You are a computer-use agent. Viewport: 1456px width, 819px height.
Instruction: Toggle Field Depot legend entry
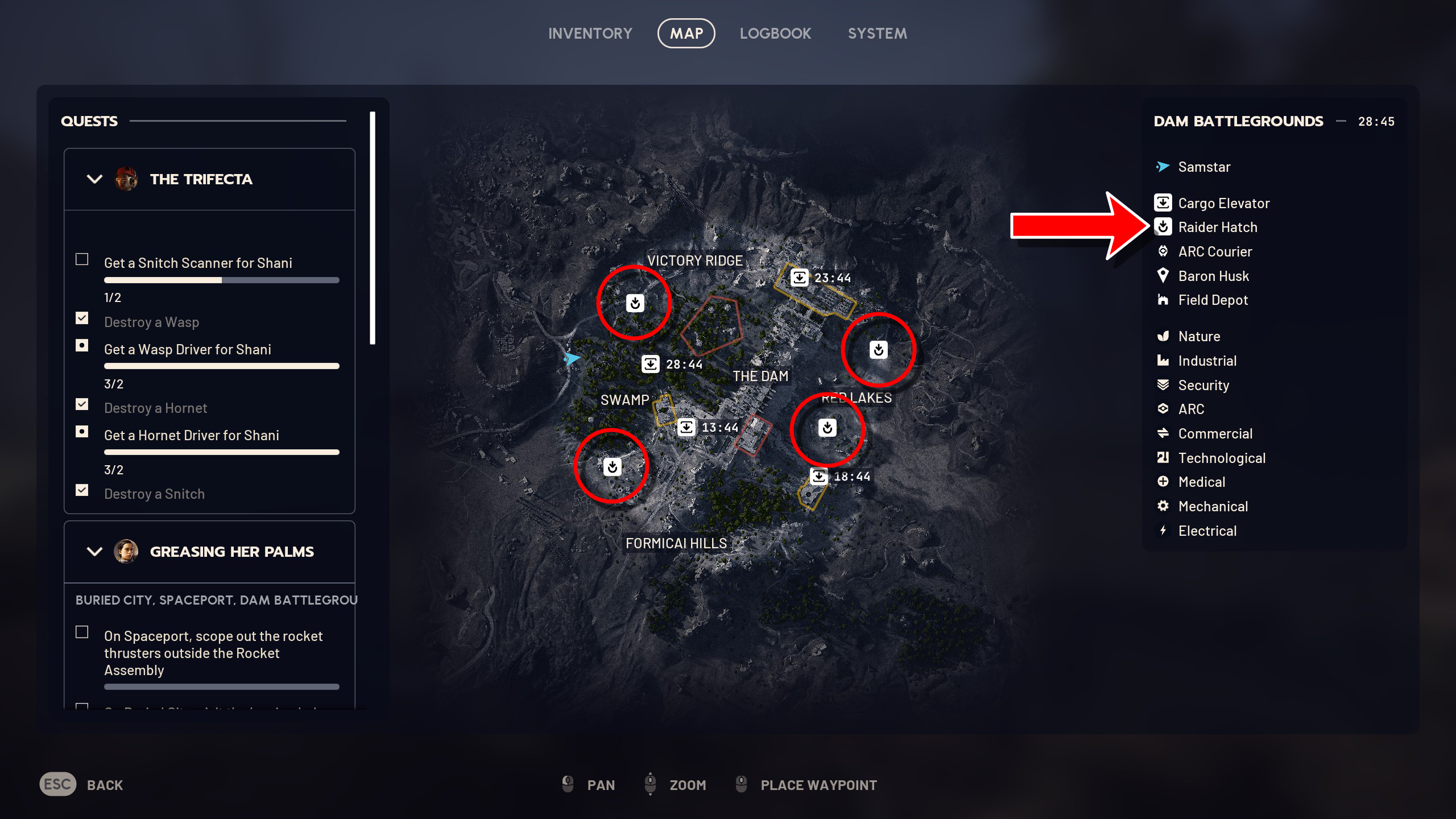pos(1213,300)
